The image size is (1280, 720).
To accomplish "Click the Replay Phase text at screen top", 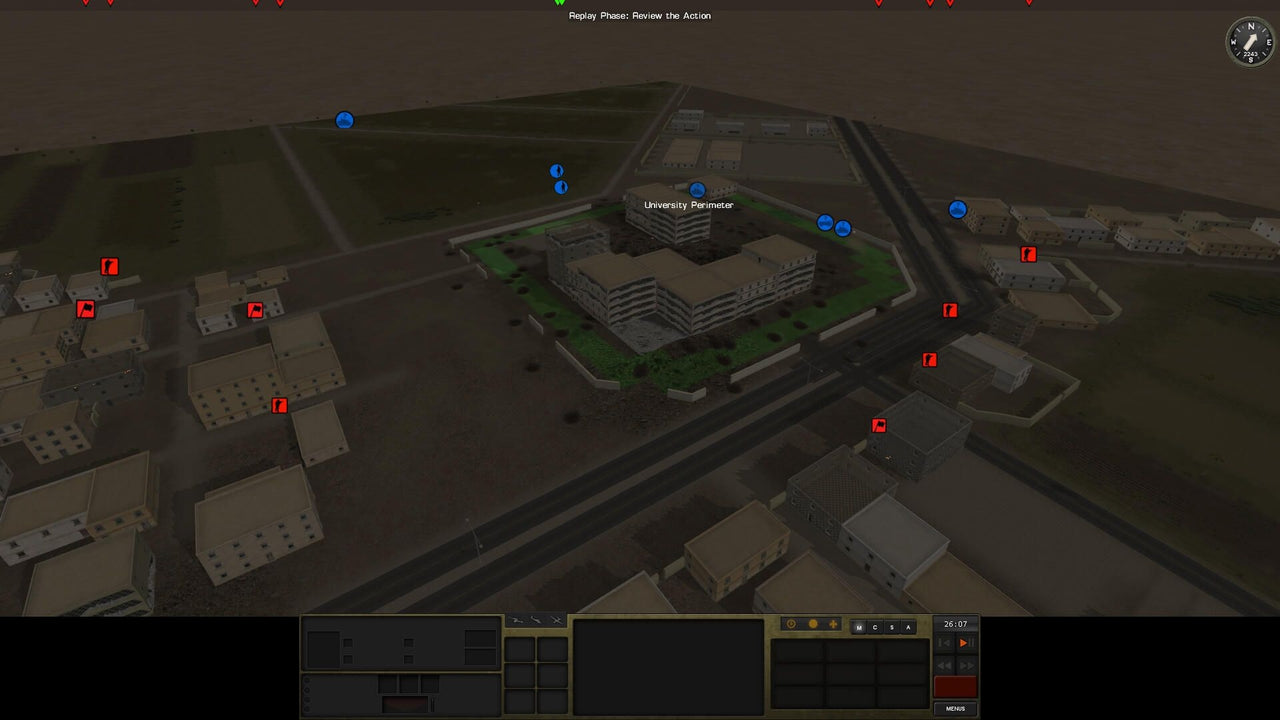I will [x=639, y=15].
